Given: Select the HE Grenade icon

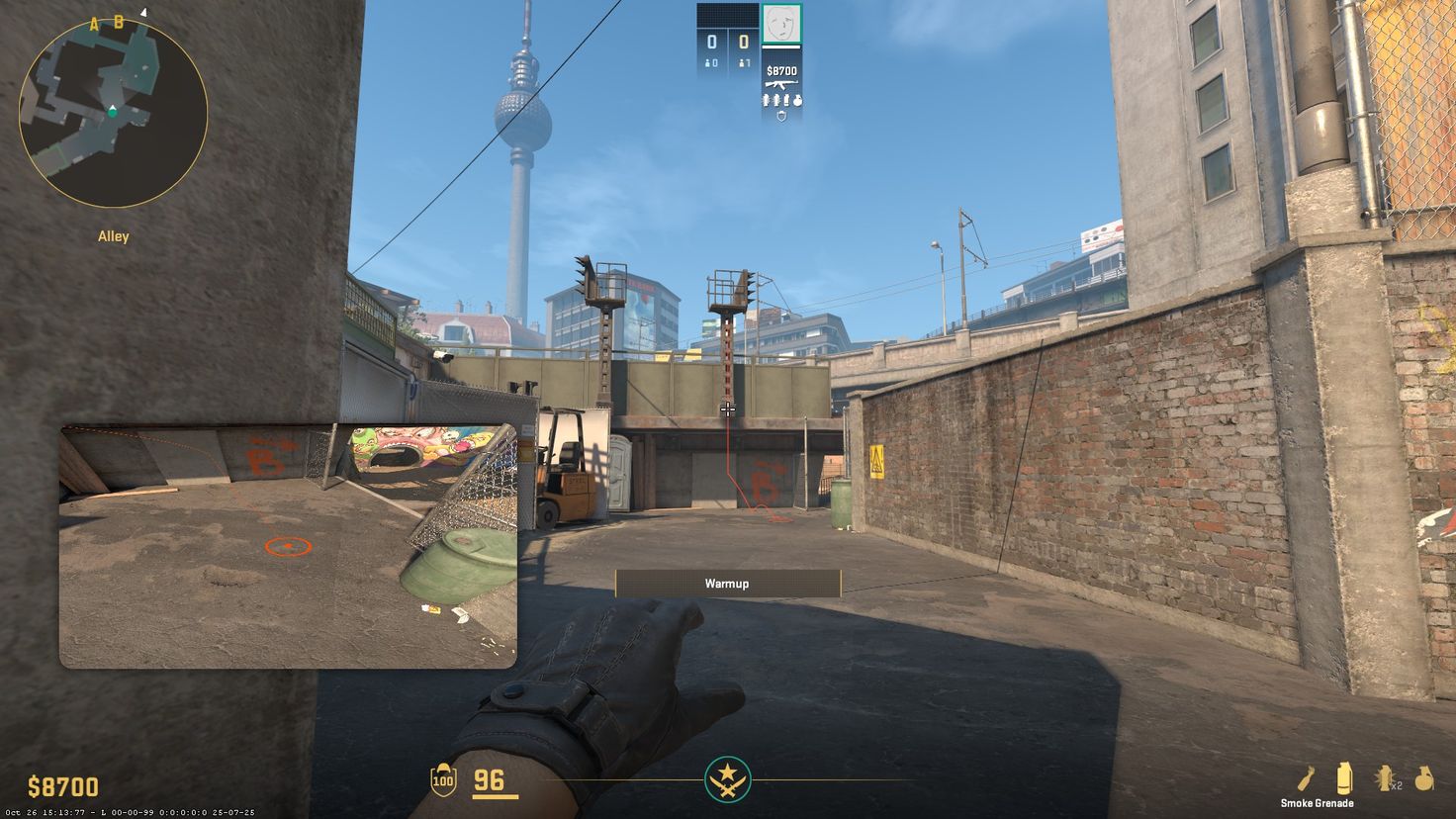Looking at the screenshot, I should pyautogui.click(x=1426, y=777).
